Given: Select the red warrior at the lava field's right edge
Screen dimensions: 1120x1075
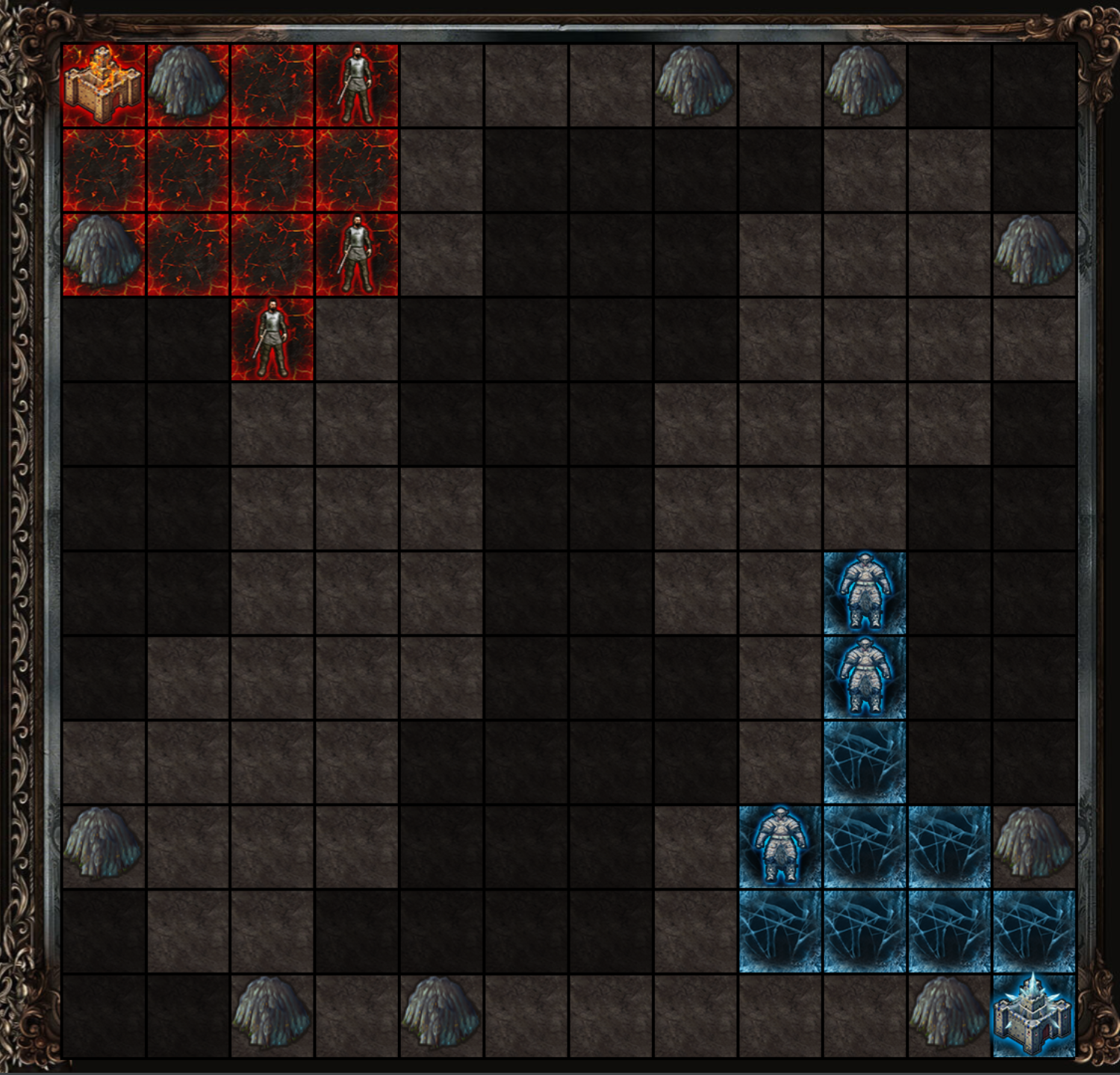Looking at the screenshot, I should pos(358,254).
